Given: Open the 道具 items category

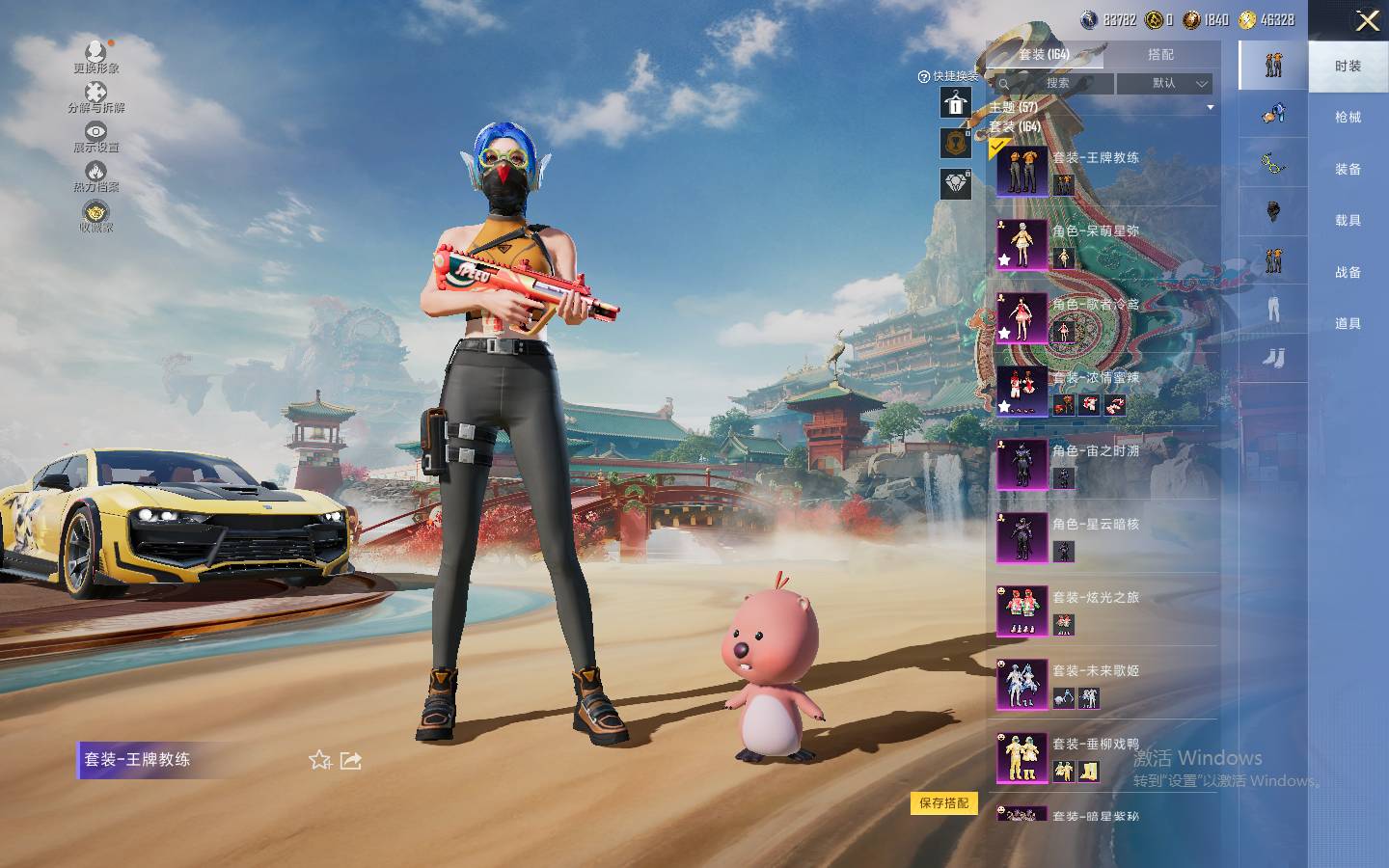Looking at the screenshot, I should pyautogui.click(x=1348, y=324).
